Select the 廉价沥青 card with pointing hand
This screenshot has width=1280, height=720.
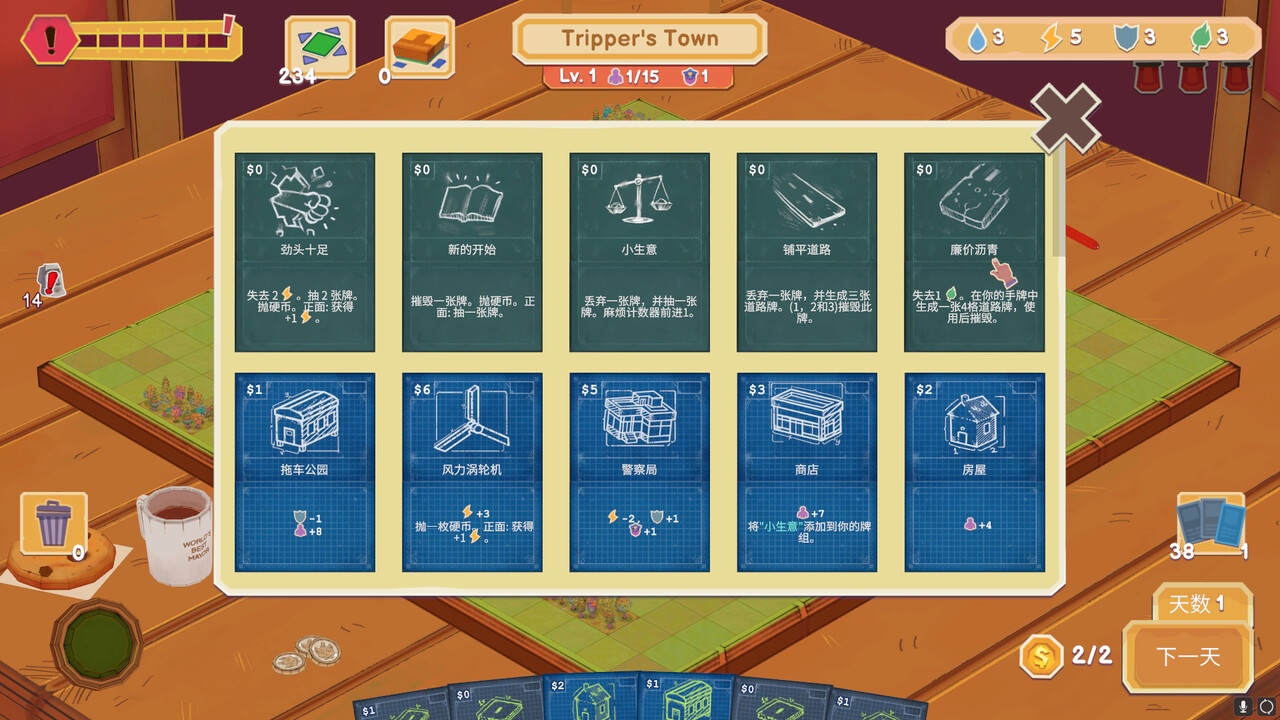point(975,255)
